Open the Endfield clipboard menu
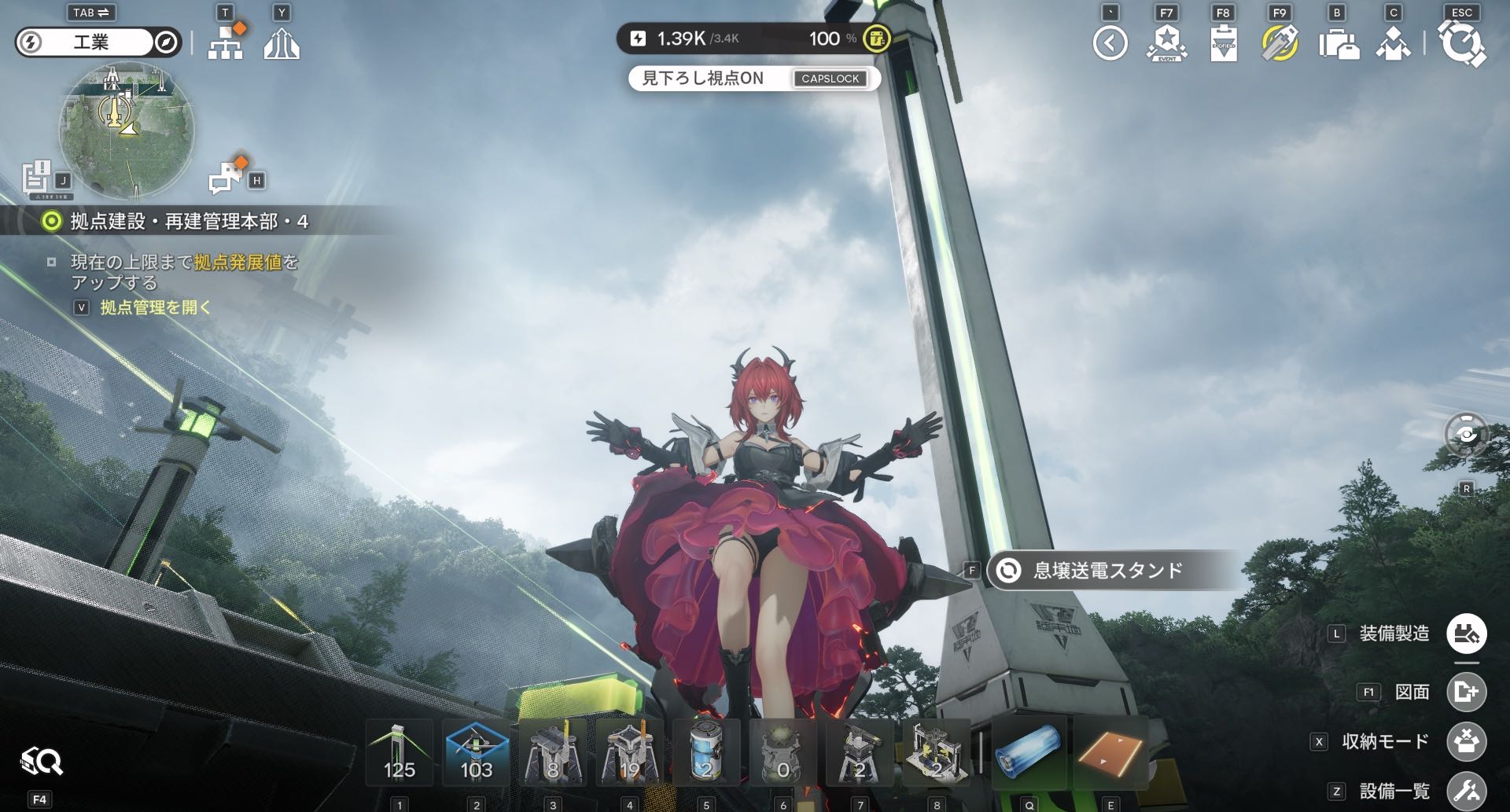 (1223, 43)
